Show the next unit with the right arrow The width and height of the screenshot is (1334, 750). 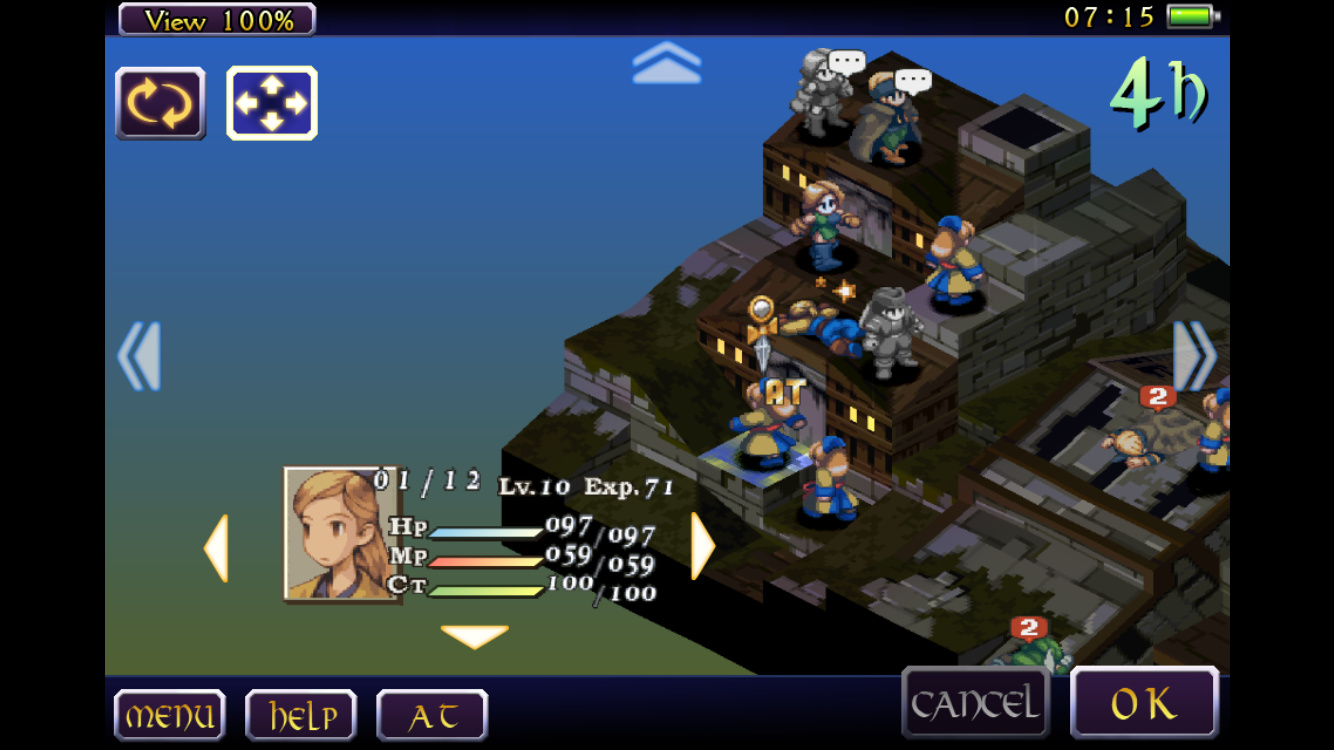703,546
